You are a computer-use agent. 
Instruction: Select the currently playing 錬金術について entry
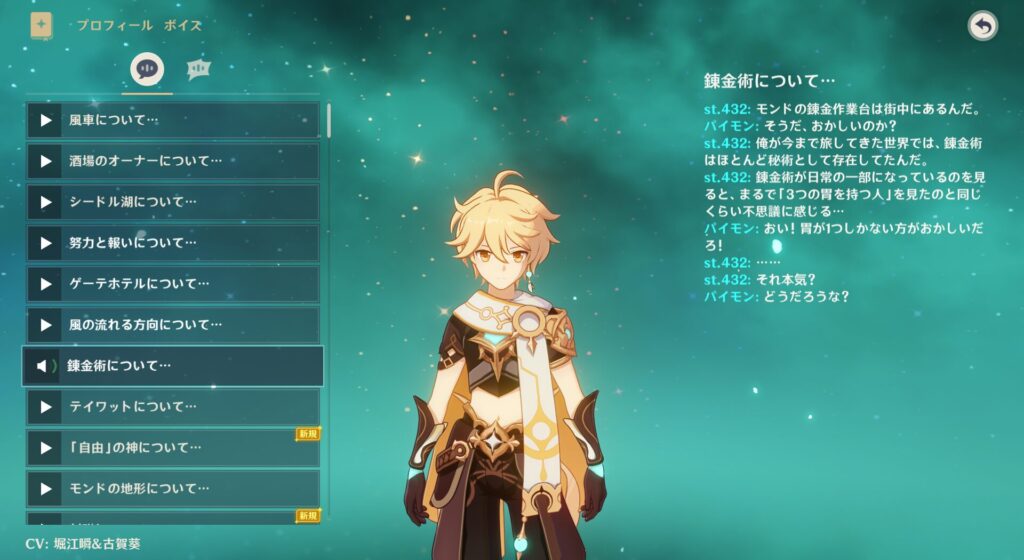(172, 366)
